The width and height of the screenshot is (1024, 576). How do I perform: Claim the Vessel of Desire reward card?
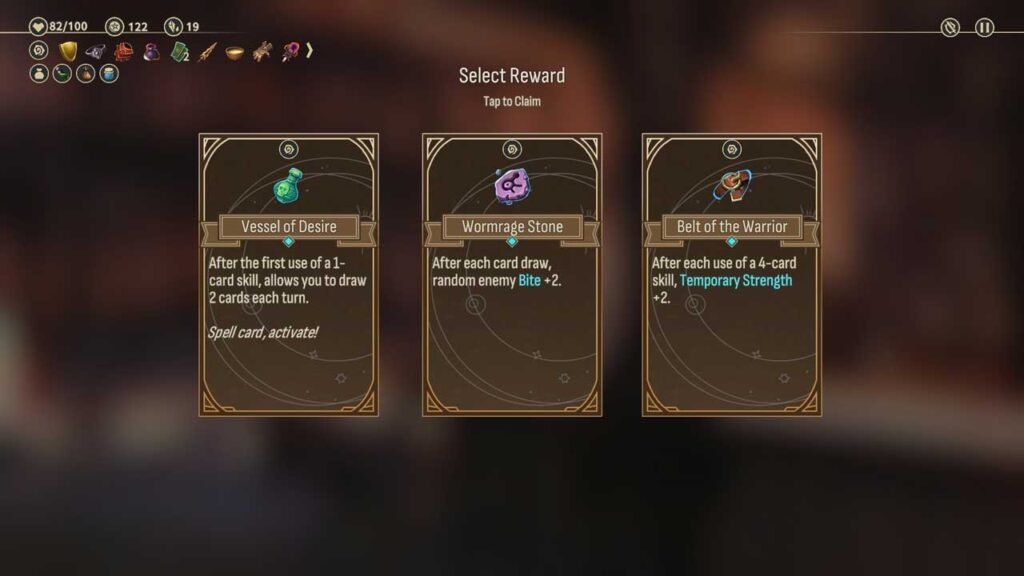click(288, 275)
